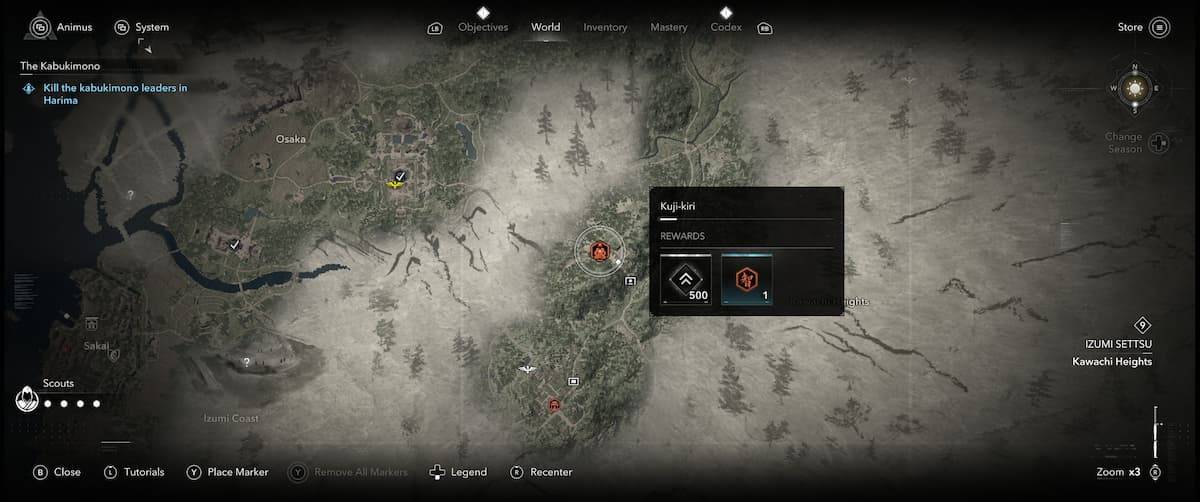
Task: Switch to the Mastery tab
Action: (x=669, y=27)
